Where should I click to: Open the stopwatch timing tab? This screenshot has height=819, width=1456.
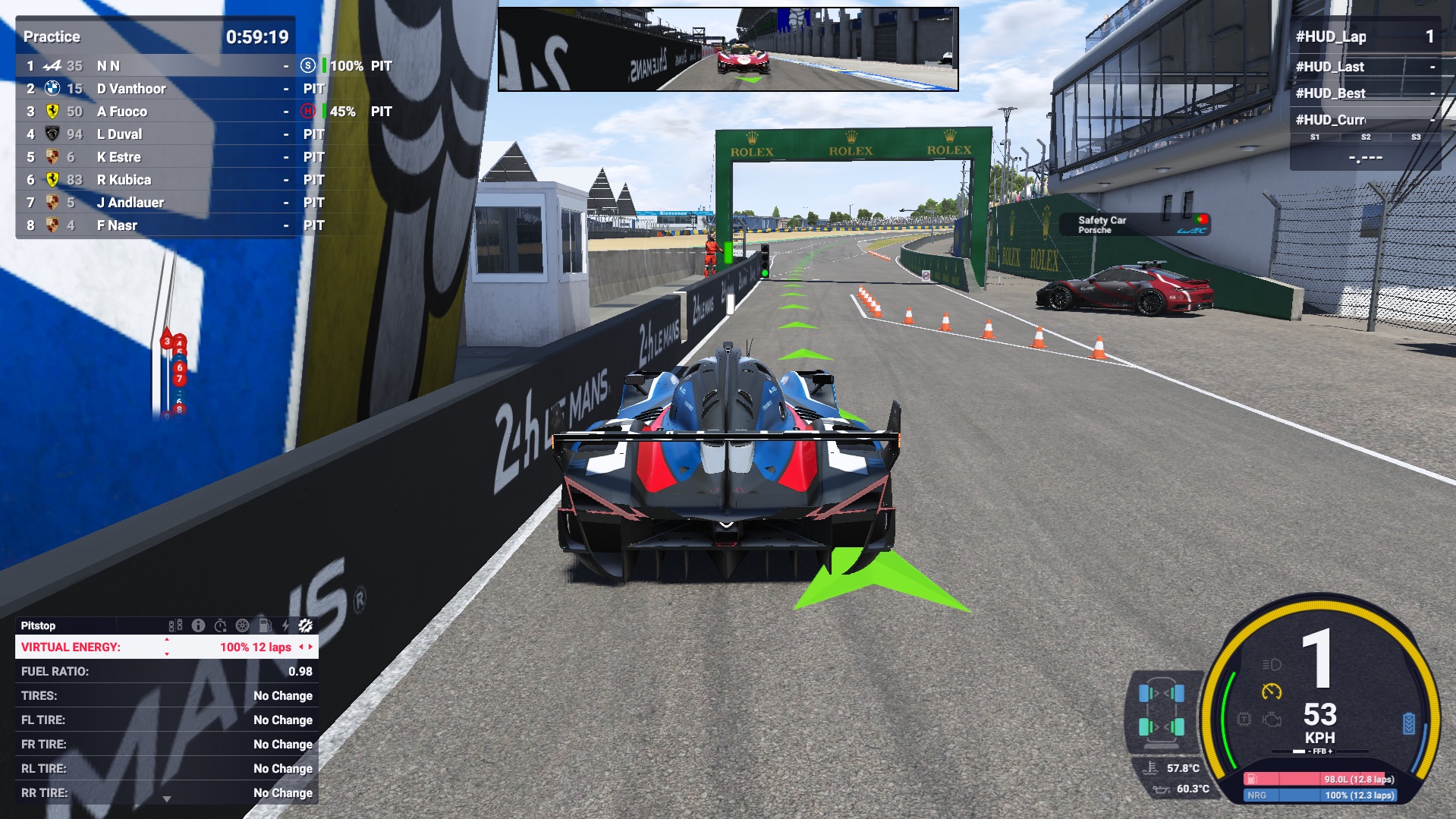[x=220, y=625]
